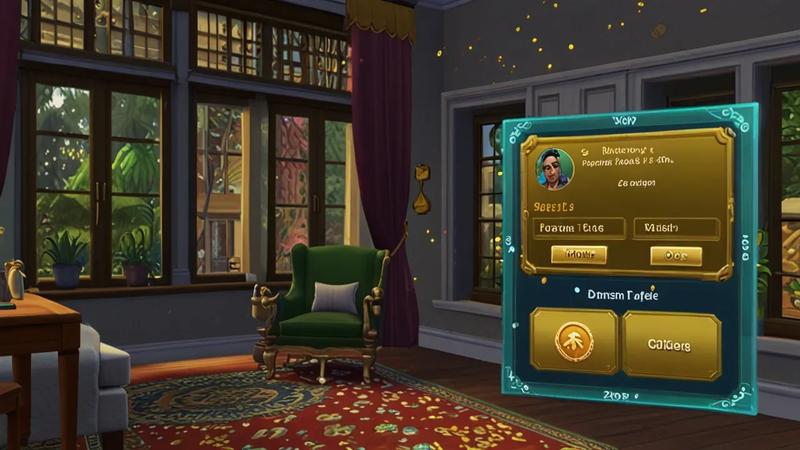This screenshot has height=450, width=800.
Task: Click the character portrait avatar
Action: [x=555, y=169]
